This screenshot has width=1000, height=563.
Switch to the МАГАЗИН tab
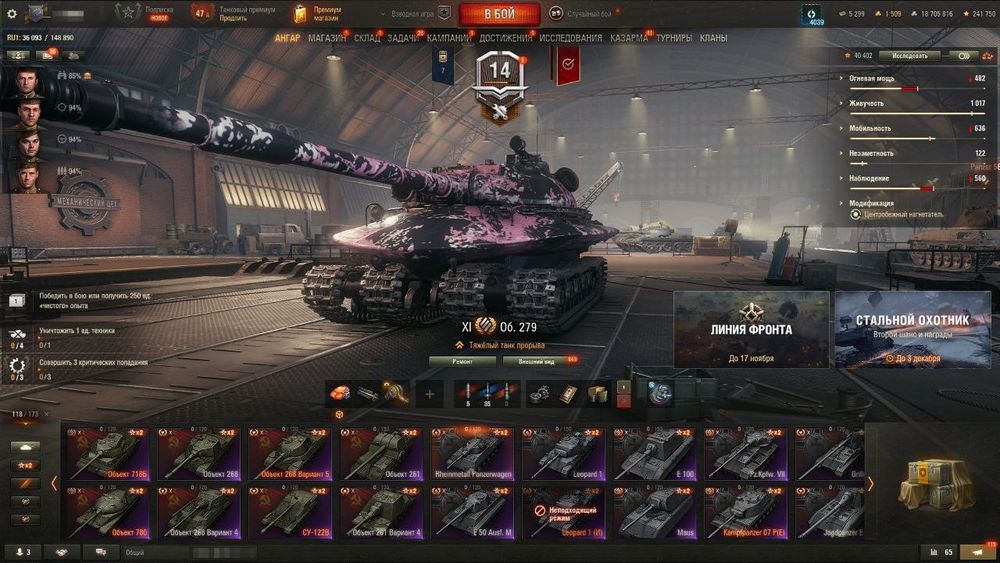(x=326, y=38)
